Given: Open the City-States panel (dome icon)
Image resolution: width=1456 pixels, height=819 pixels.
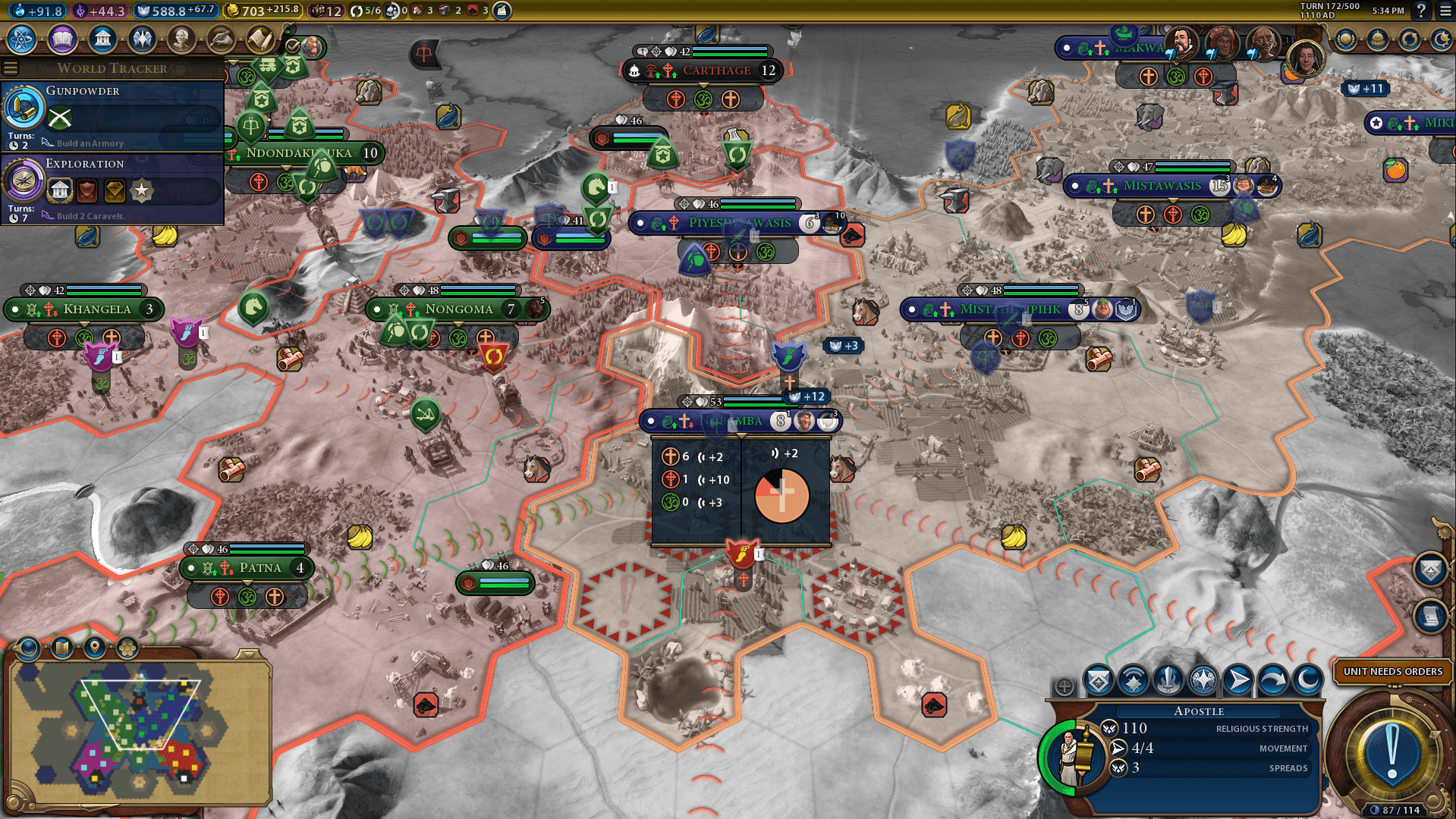Looking at the screenshot, I should [x=1378, y=39].
